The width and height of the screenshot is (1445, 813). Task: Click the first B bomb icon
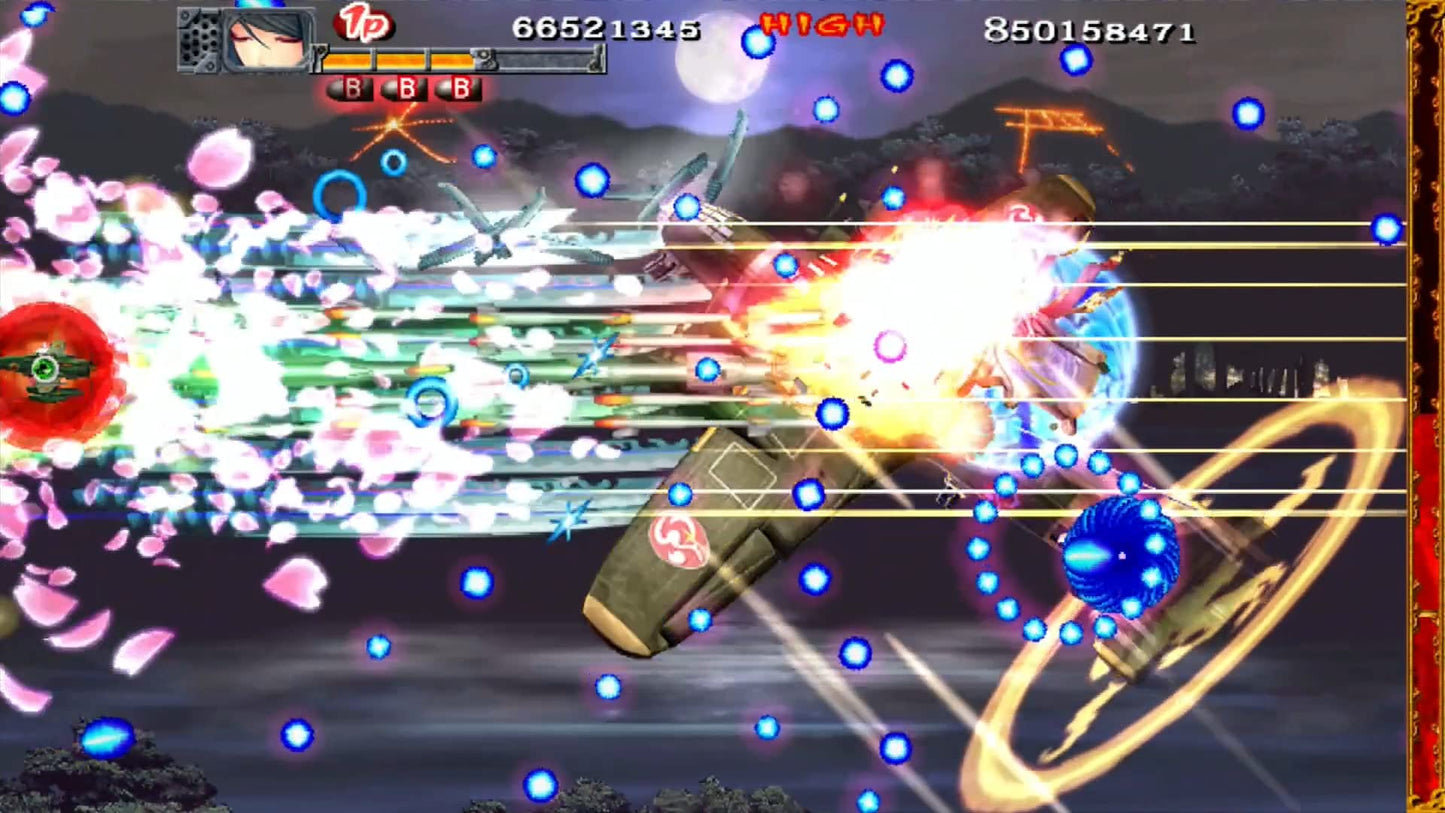[x=350, y=87]
